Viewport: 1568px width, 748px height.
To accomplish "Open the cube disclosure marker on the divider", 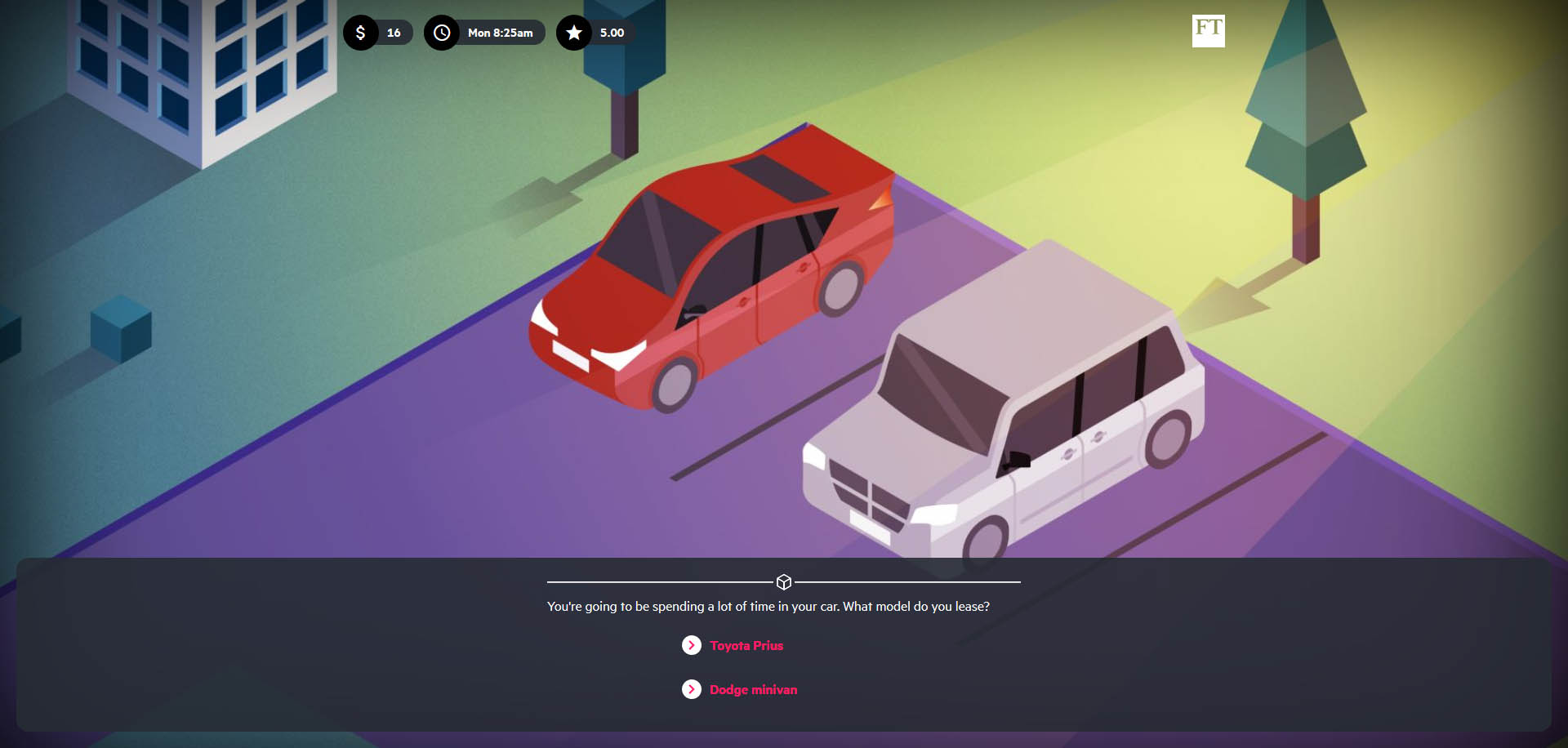I will [x=784, y=581].
